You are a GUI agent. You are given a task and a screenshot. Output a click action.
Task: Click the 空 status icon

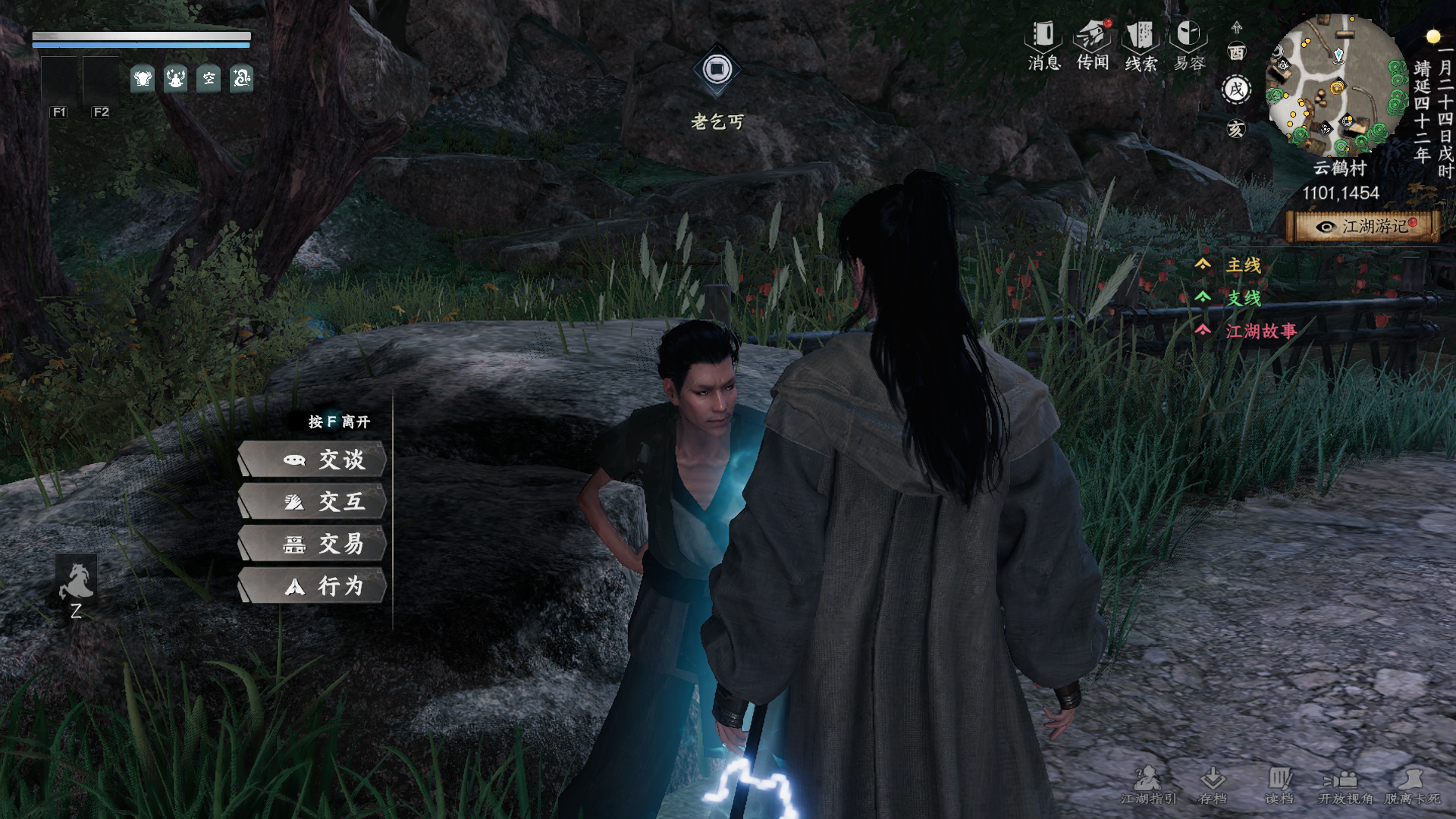pos(209,78)
